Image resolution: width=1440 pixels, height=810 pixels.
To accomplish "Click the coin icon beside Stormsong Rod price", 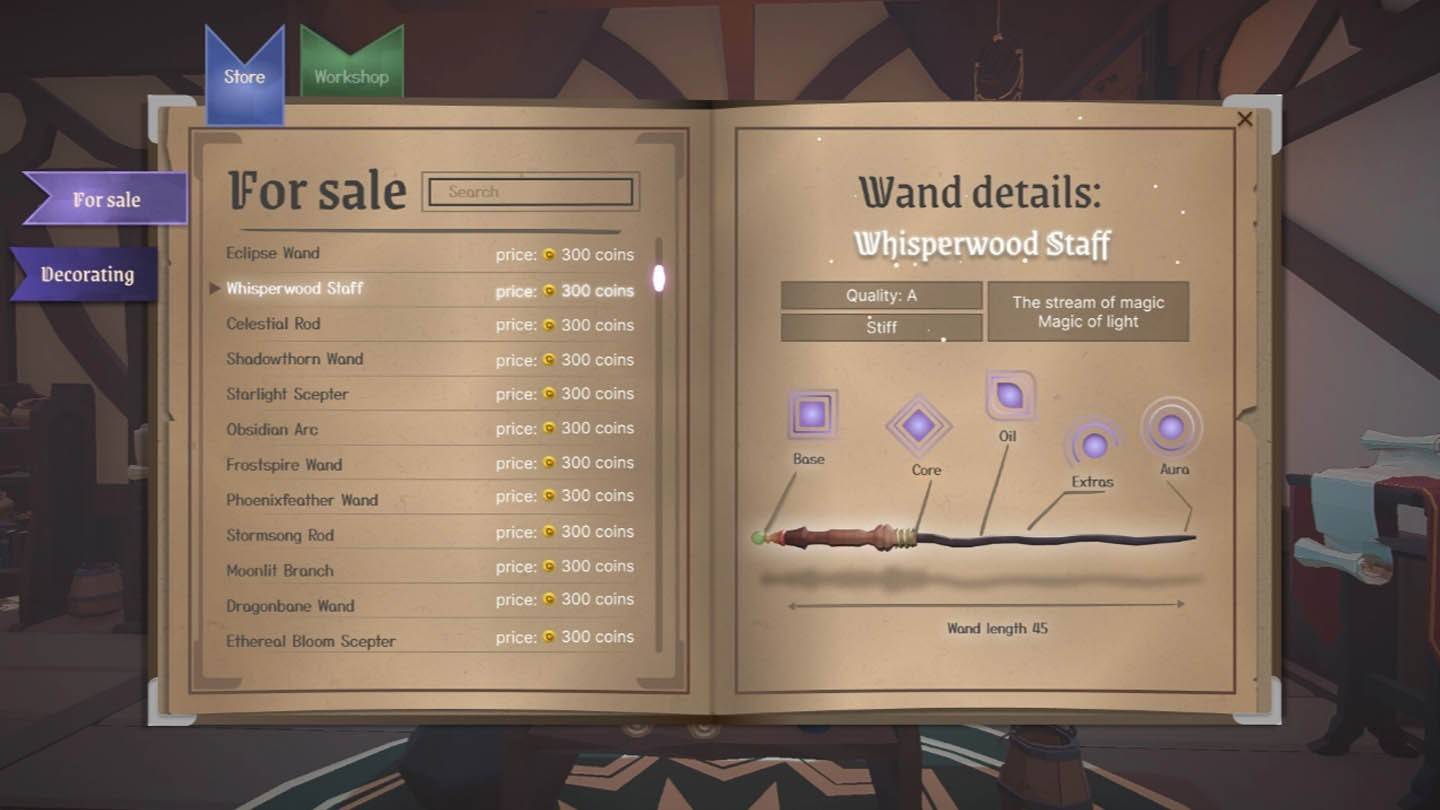I will [547, 532].
